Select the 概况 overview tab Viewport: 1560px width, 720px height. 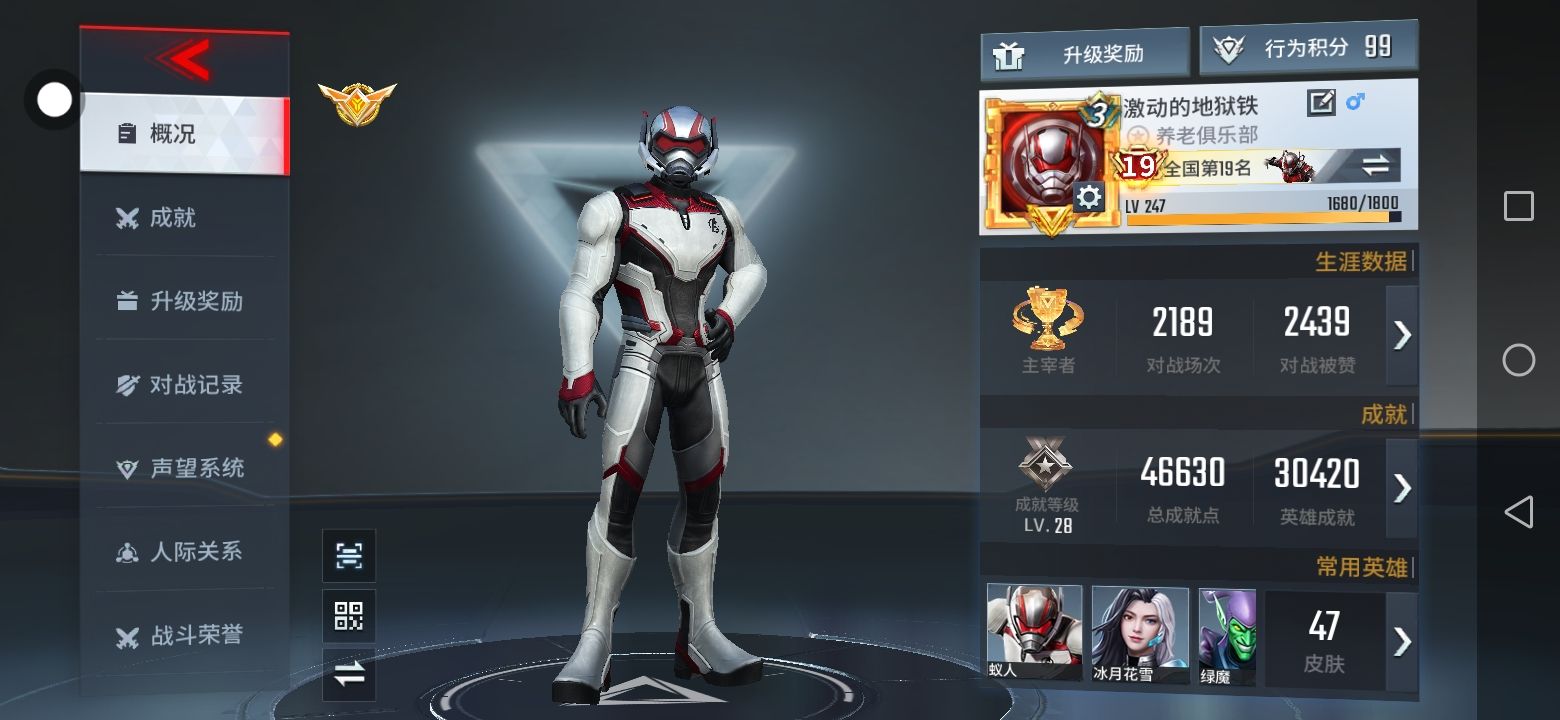point(184,133)
